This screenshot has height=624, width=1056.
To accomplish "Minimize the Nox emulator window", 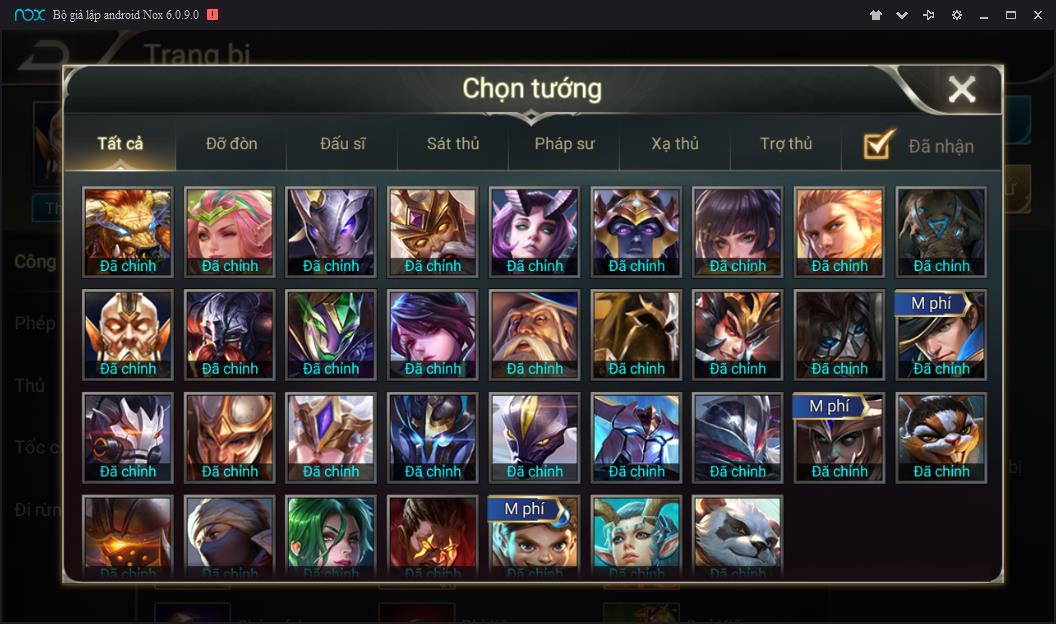I will click(x=984, y=15).
